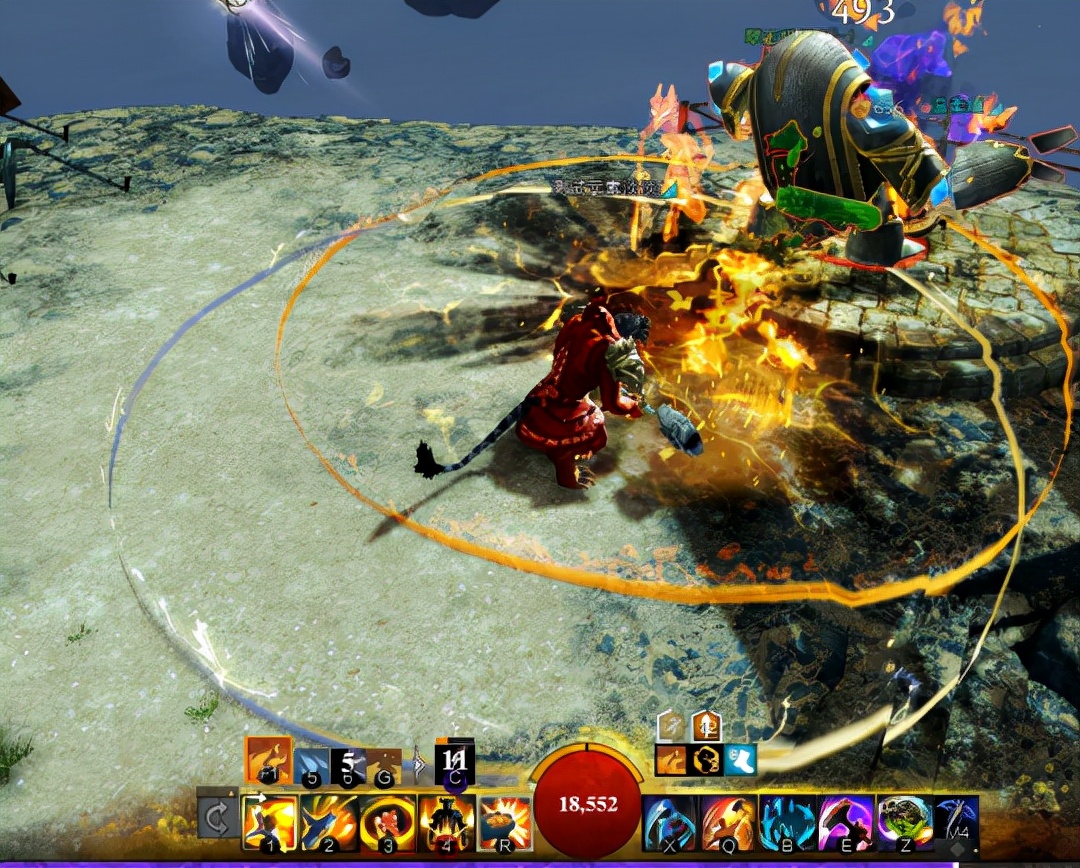Screen dimensions: 1080x868
Task: Switch to the Fire attunement icon
Action: pyautogui.click(x=268, y=760)
